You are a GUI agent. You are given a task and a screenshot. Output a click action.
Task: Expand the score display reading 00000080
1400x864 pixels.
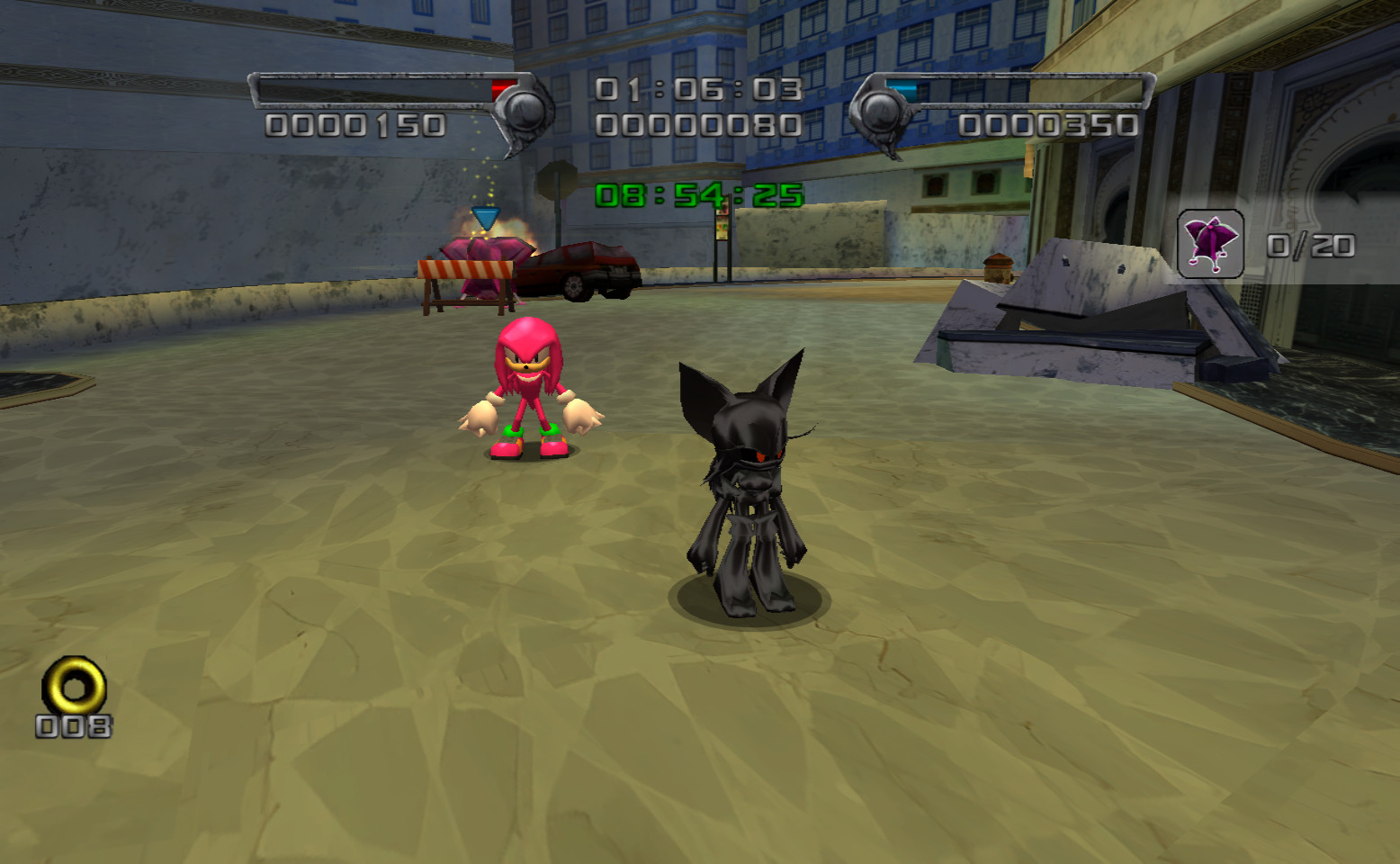pyautogui.click(x=697, y=124)
